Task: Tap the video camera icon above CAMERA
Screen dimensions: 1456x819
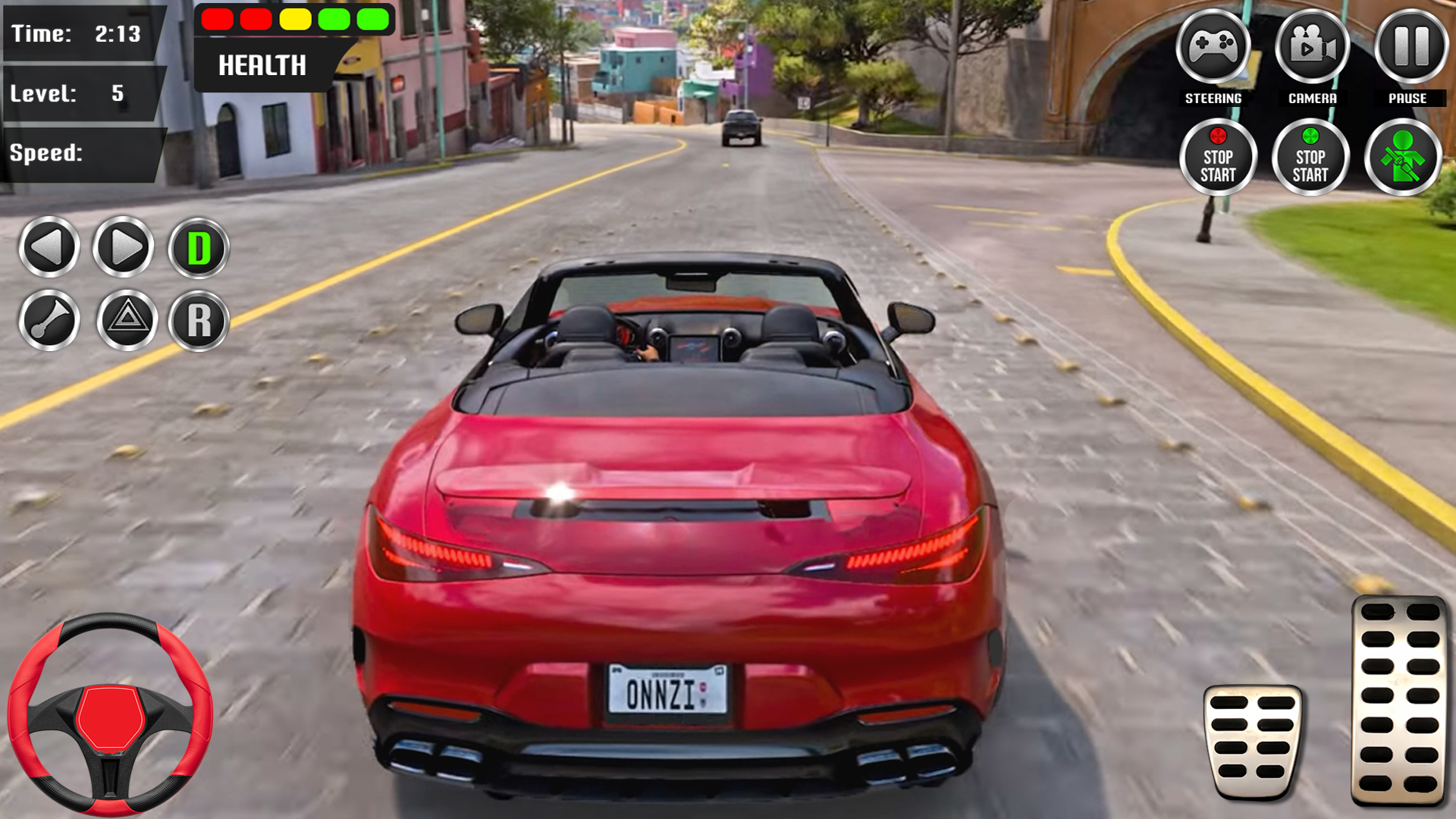Action: pos(1311,45)
